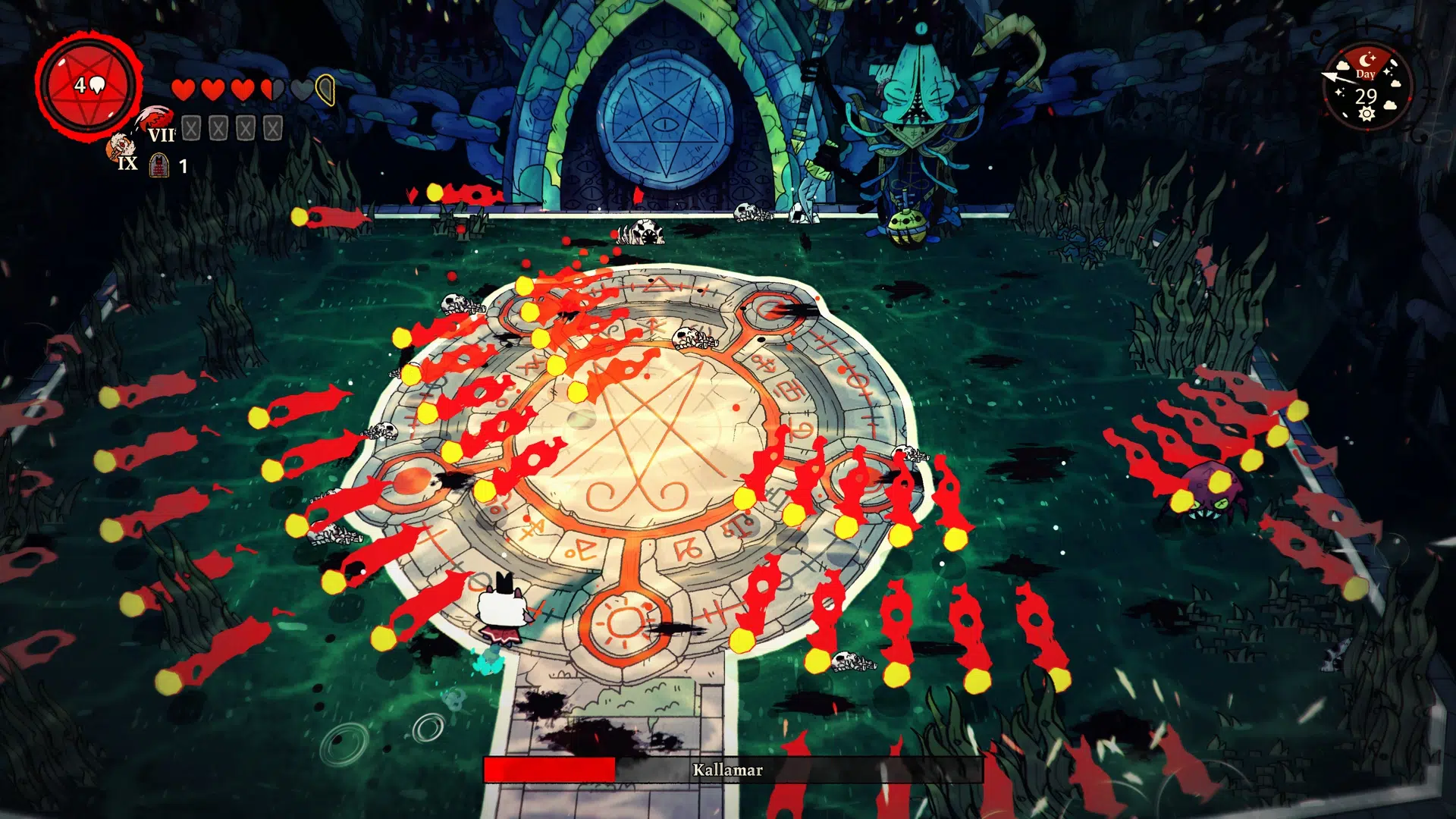Select the level VII weapon icon
Viewport: 1456px width, 819px height.
pos(157,118)
